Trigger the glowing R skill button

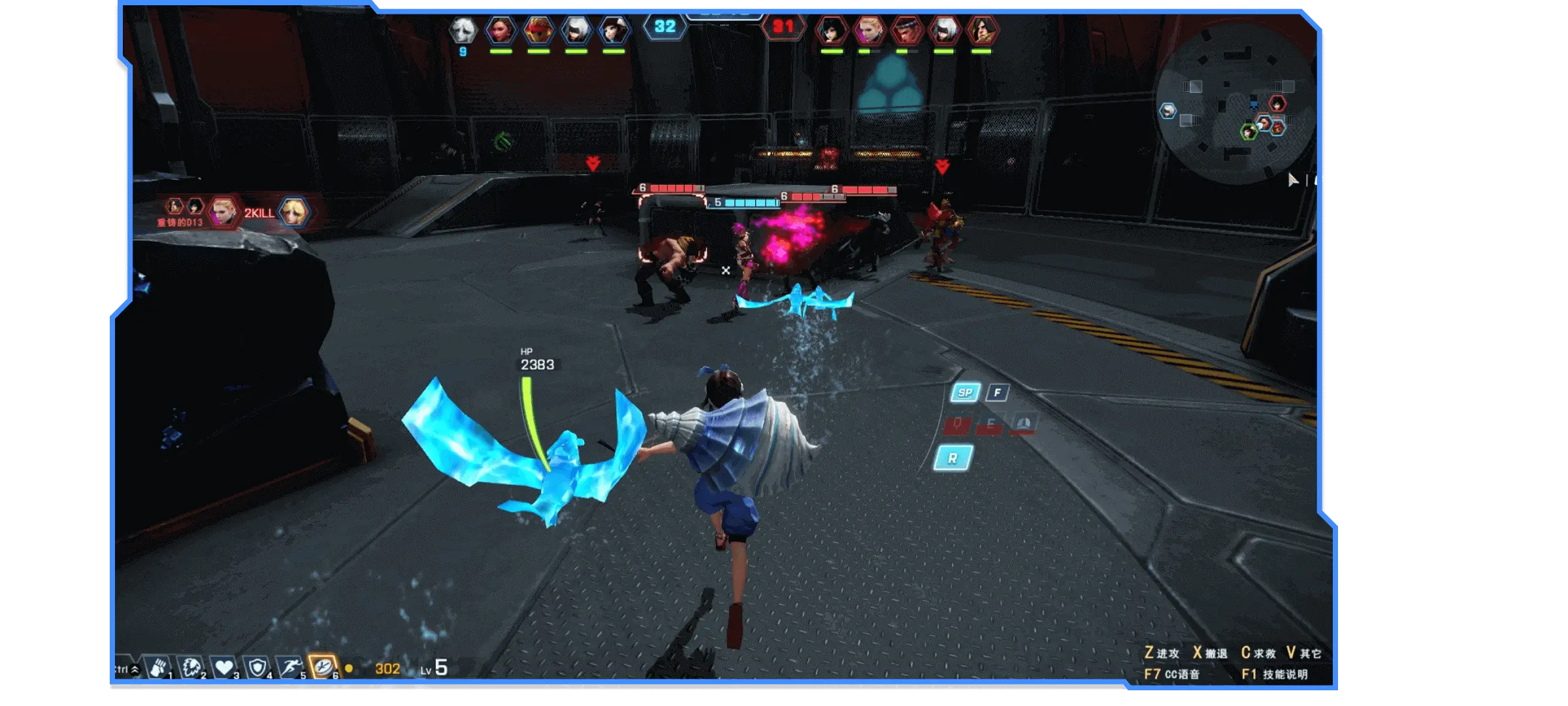coord(953,458)
